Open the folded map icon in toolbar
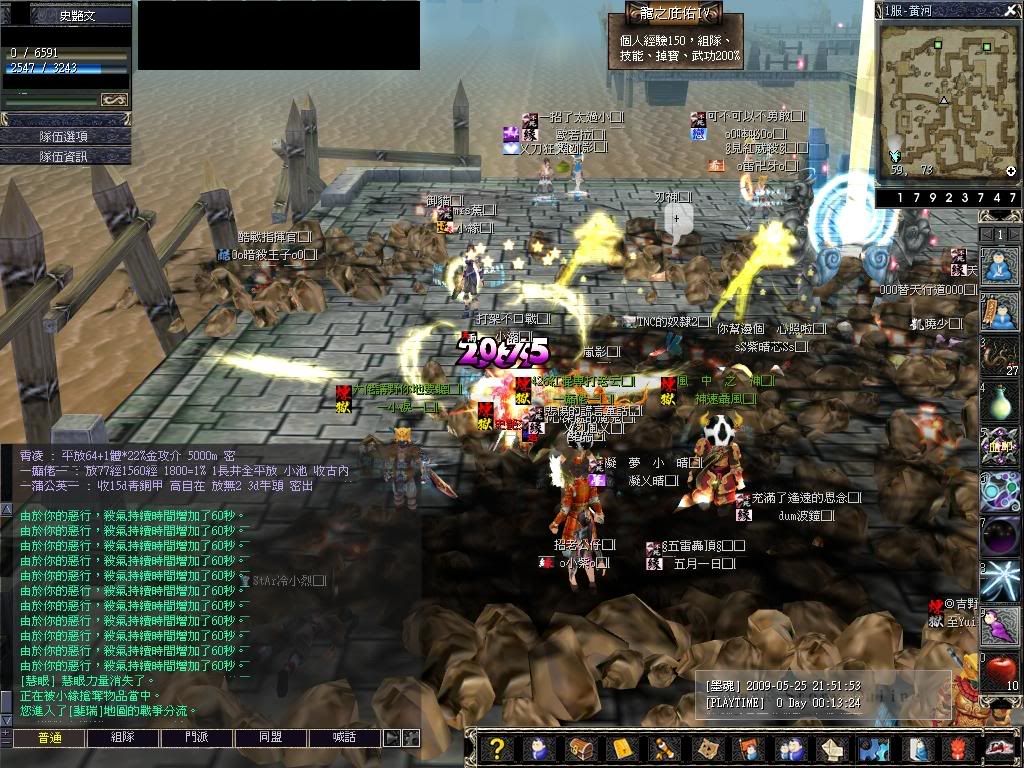The width and height of the screenshot is (1024, 768). [x=707, y=749]
